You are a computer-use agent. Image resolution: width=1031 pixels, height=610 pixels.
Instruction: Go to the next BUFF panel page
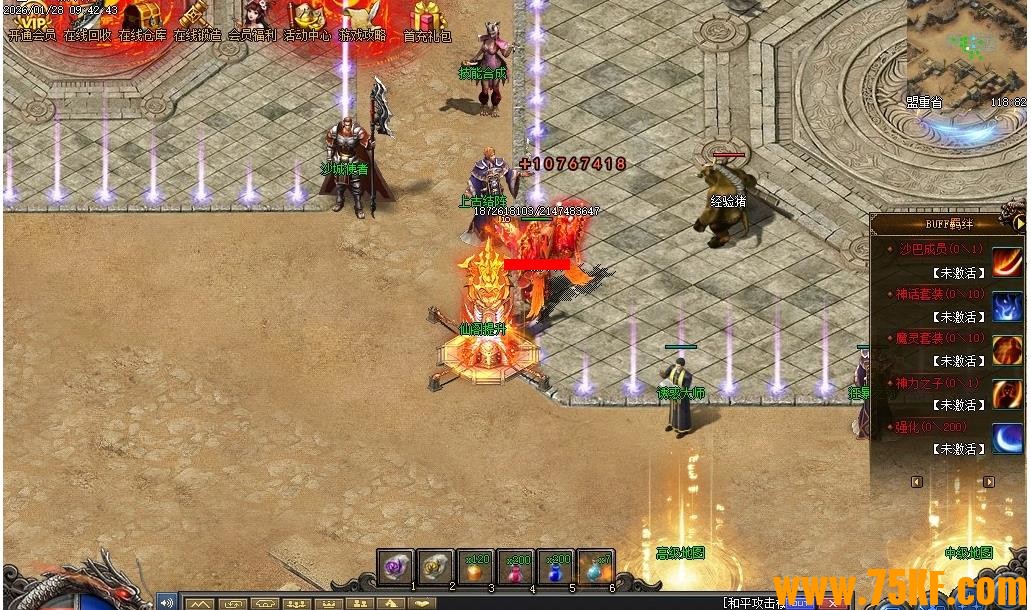[x=989, y=482]
